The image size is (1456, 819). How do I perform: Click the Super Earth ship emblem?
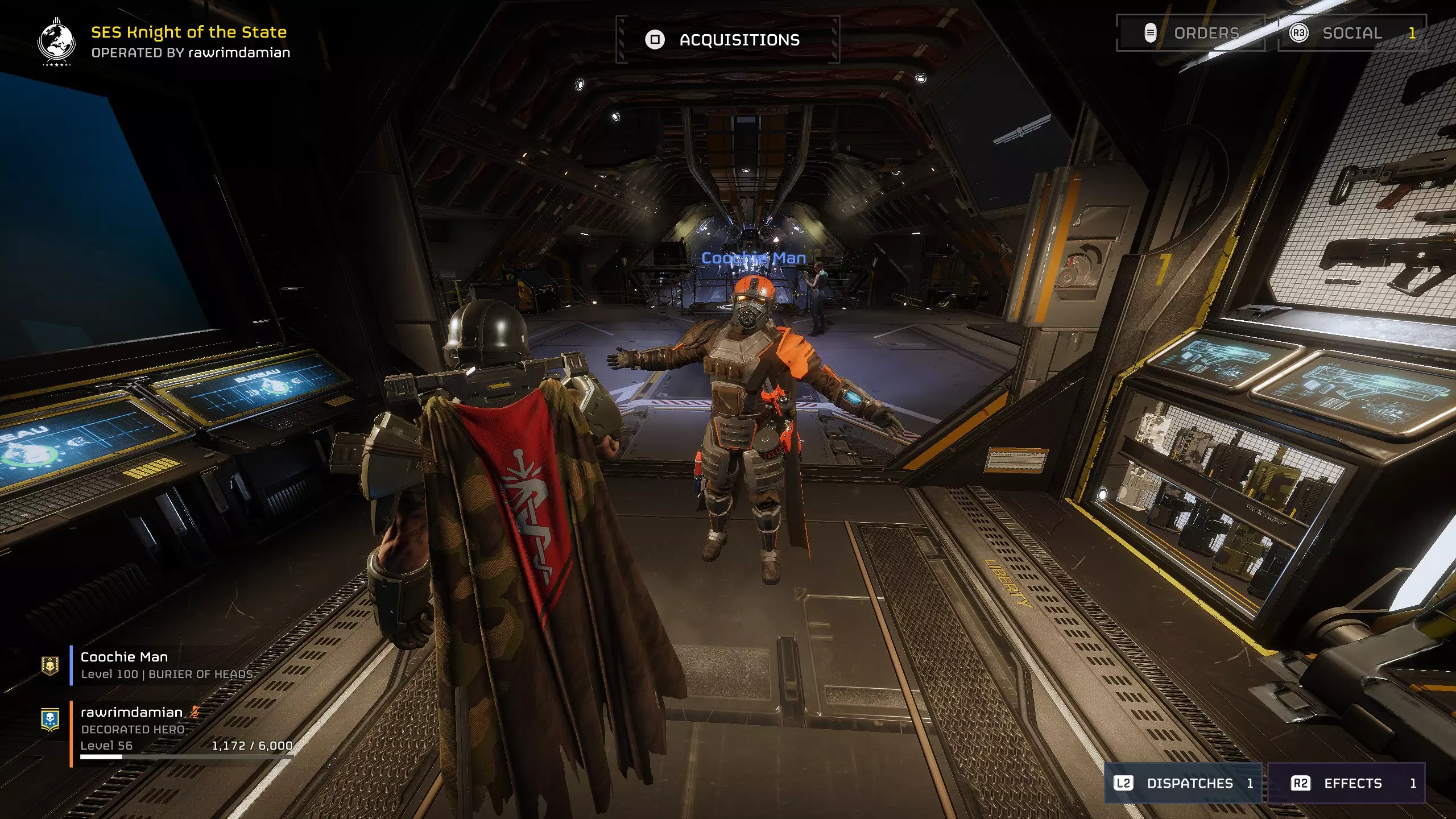point(56,41)
